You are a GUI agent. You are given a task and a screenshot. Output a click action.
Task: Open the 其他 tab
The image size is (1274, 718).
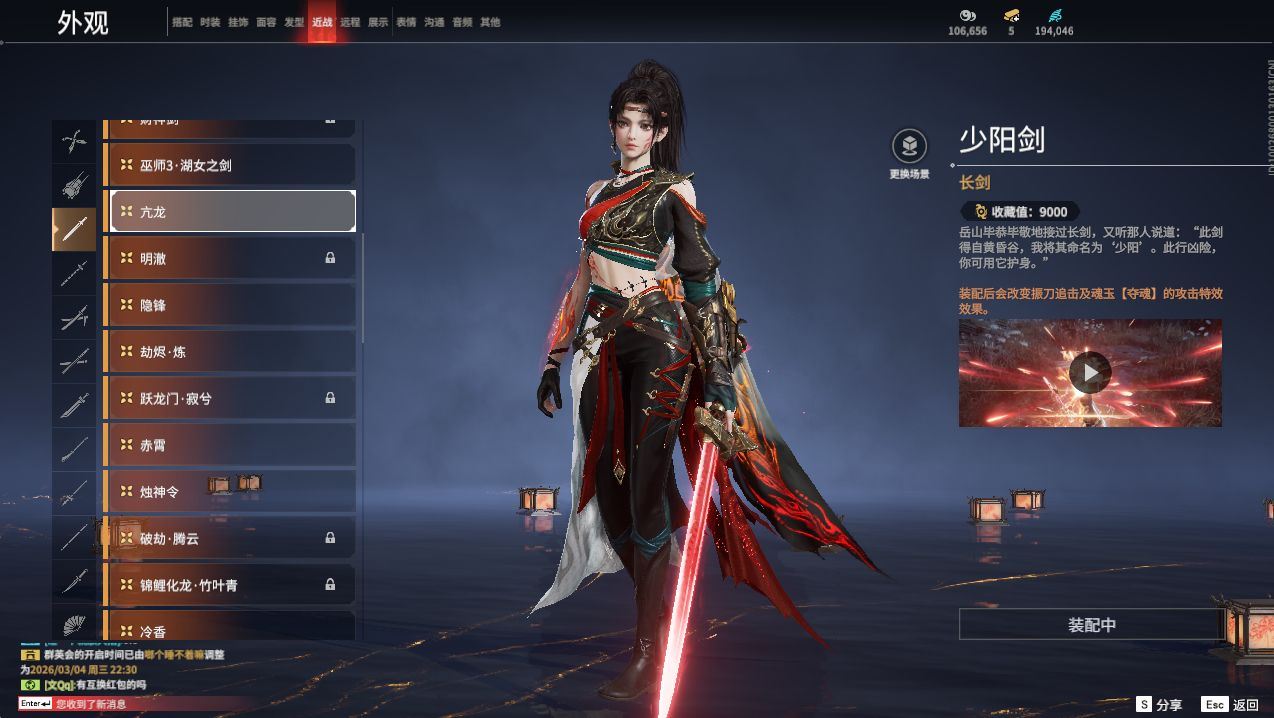[490, 22]
